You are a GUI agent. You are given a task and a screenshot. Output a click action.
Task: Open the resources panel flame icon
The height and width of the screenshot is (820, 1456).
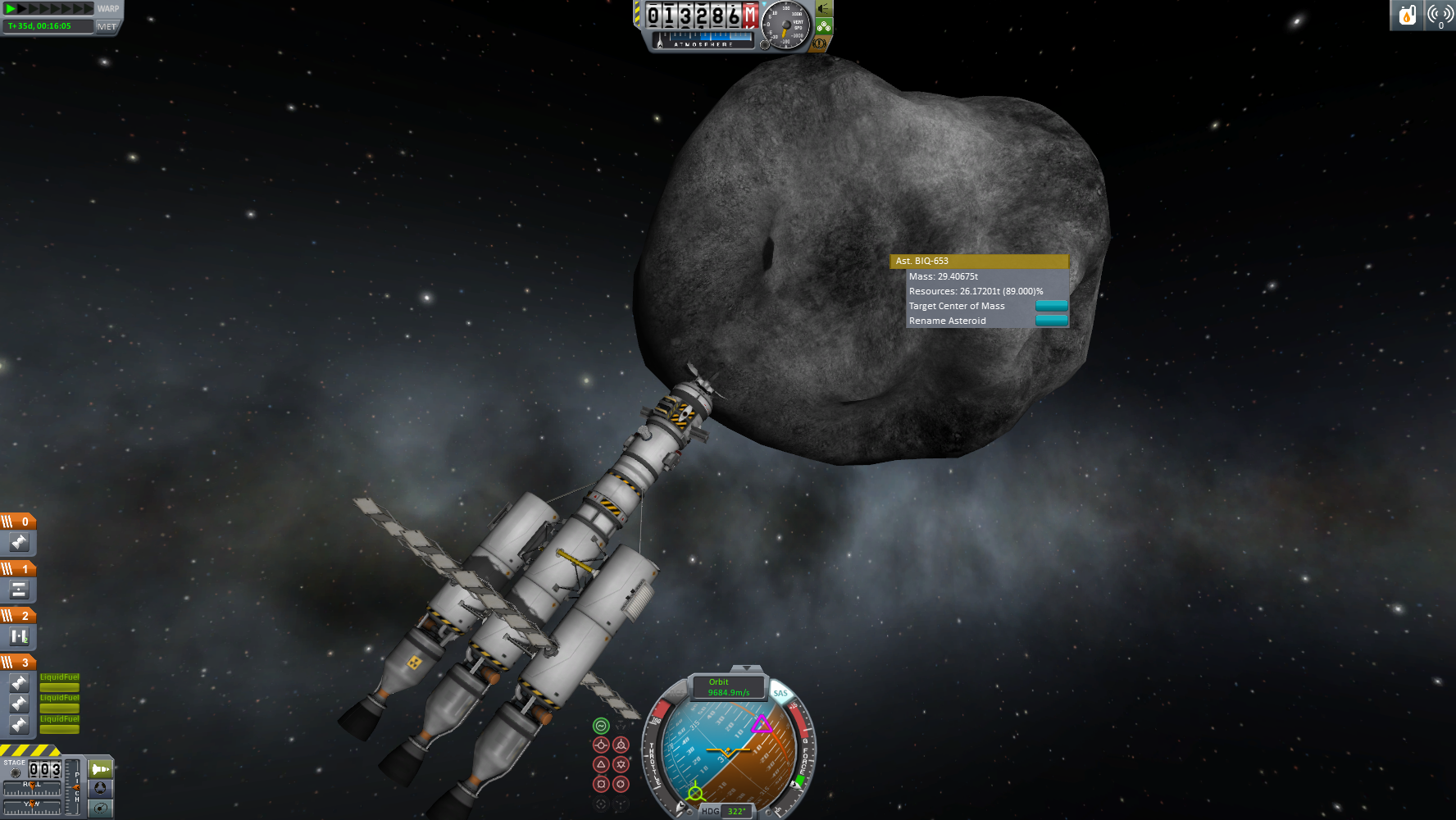pos(1407,15)
